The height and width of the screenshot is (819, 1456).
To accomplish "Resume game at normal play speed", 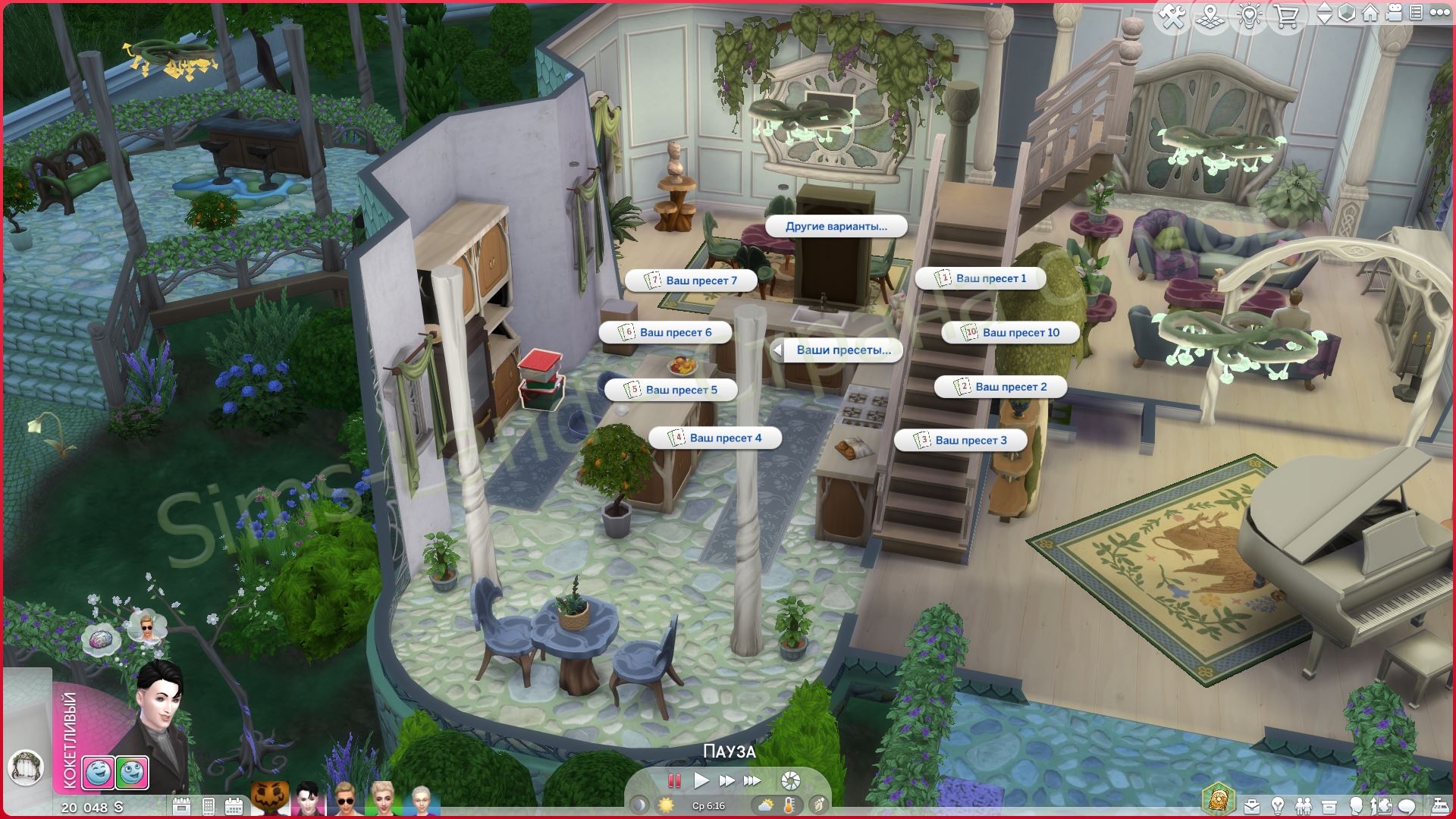I will coord(701,780).
